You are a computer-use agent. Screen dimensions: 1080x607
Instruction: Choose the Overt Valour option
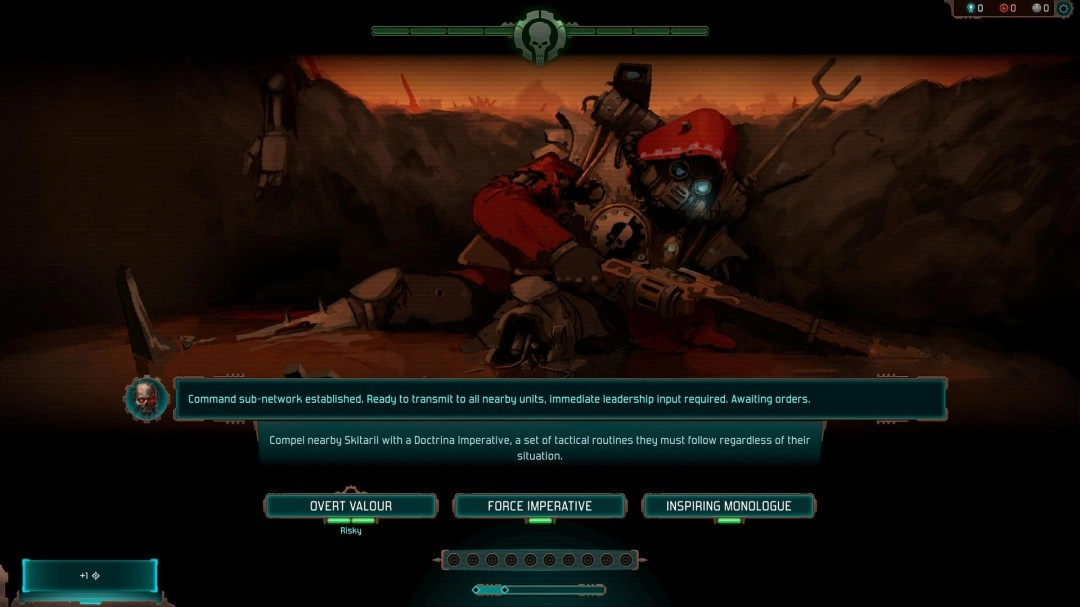click(x=350, y=506)
